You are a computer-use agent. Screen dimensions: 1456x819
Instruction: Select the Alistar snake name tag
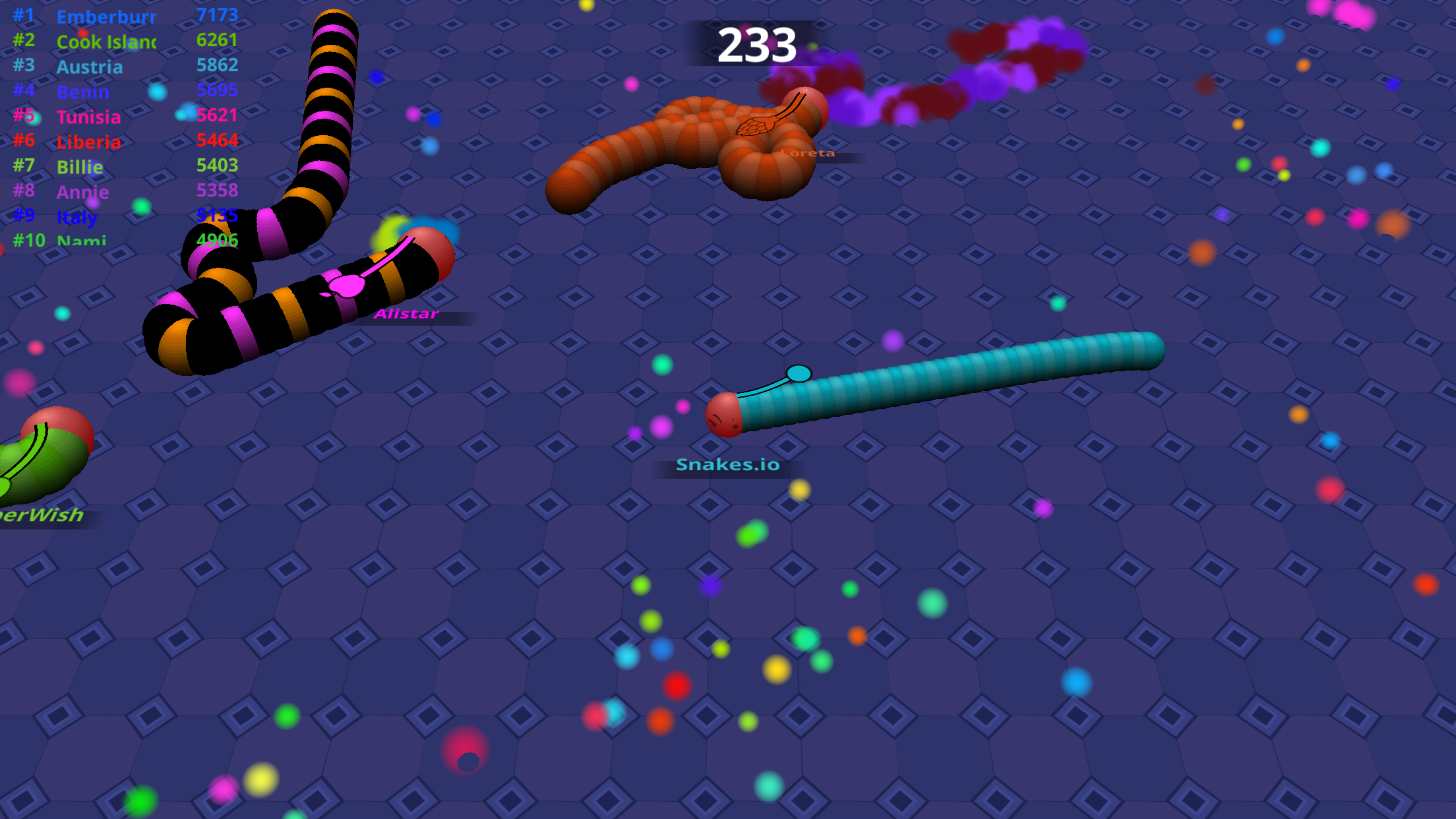tap(408, 314)
